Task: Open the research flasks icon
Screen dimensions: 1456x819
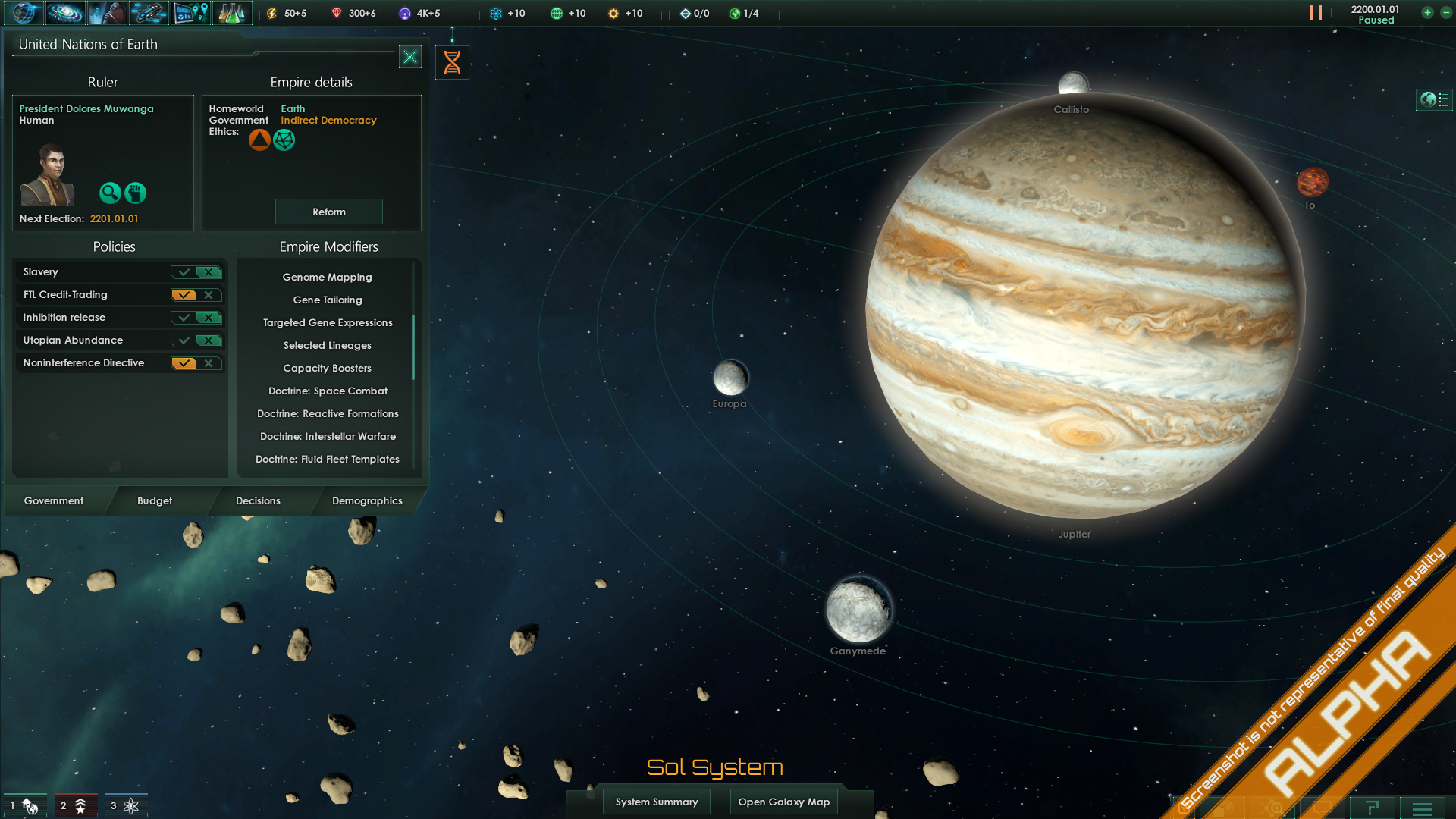Action: click(x=231, y=13)
